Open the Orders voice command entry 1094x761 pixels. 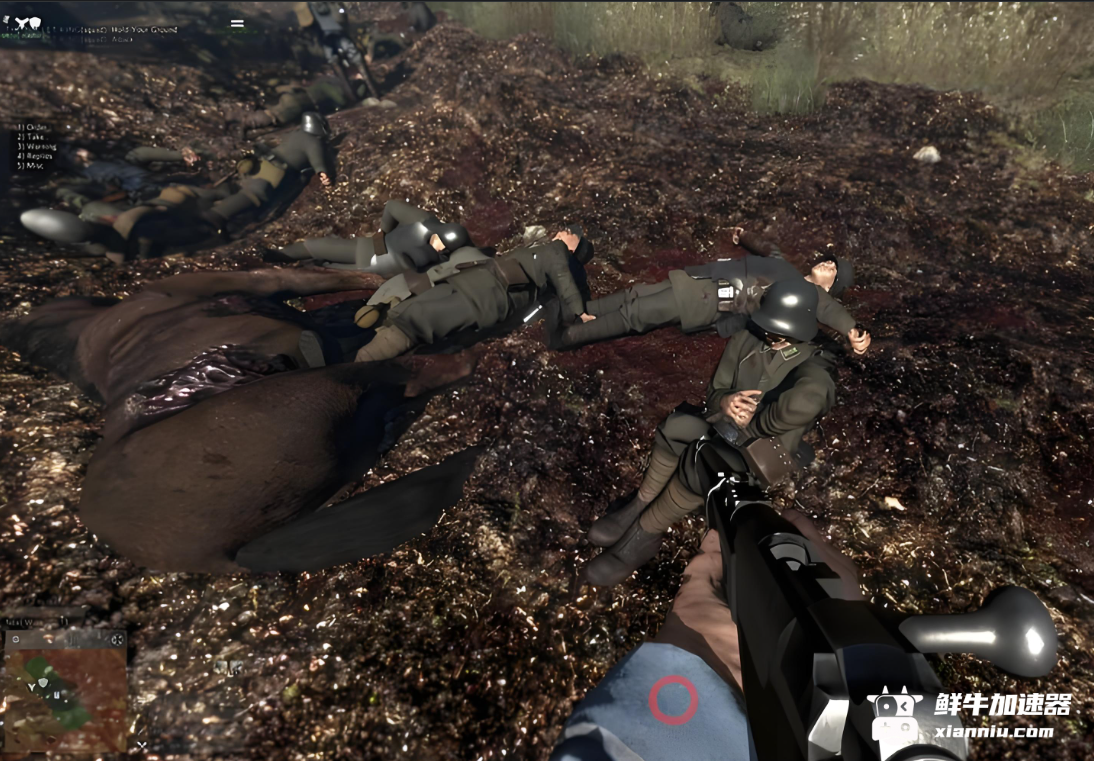coord(34,128)
